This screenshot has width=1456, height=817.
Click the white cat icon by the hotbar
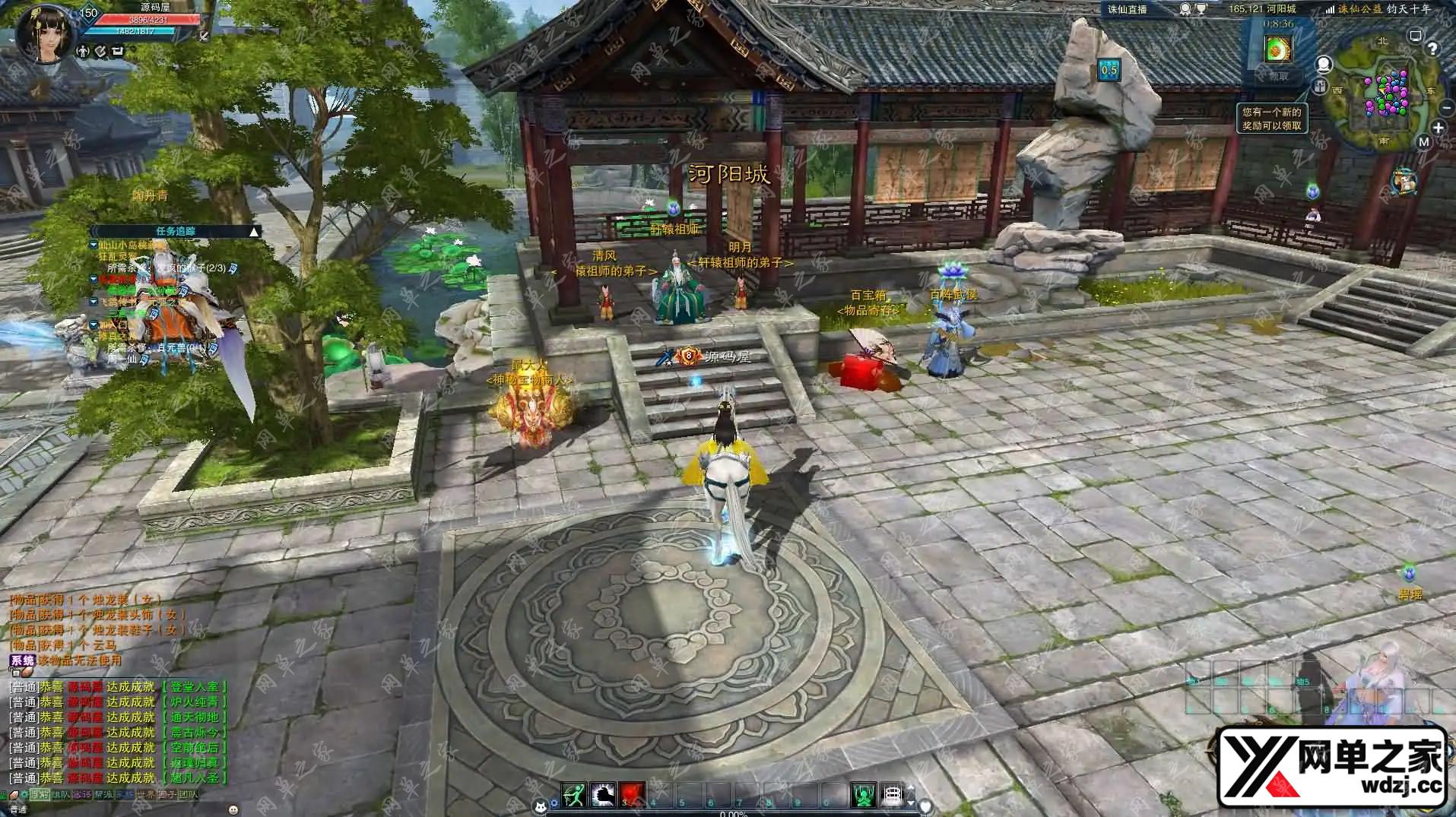coord(541,807)
